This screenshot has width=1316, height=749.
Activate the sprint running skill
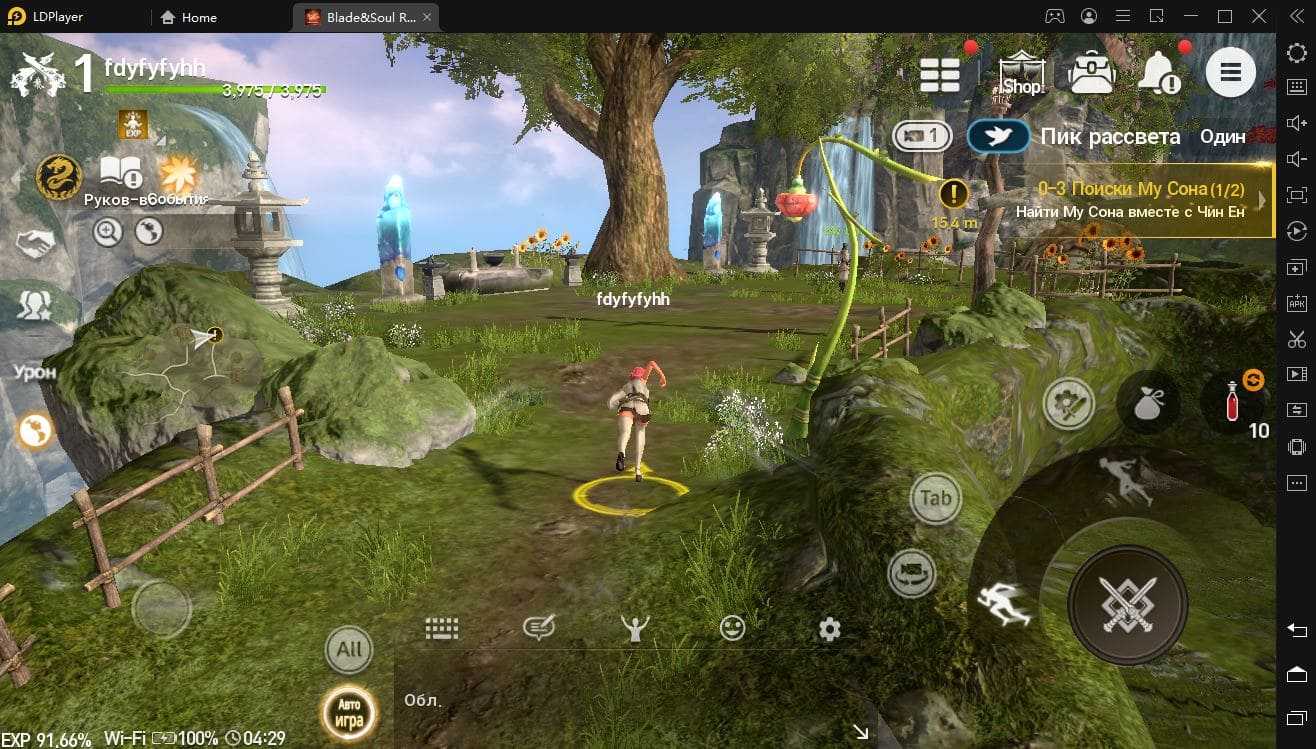point(1003,603)
